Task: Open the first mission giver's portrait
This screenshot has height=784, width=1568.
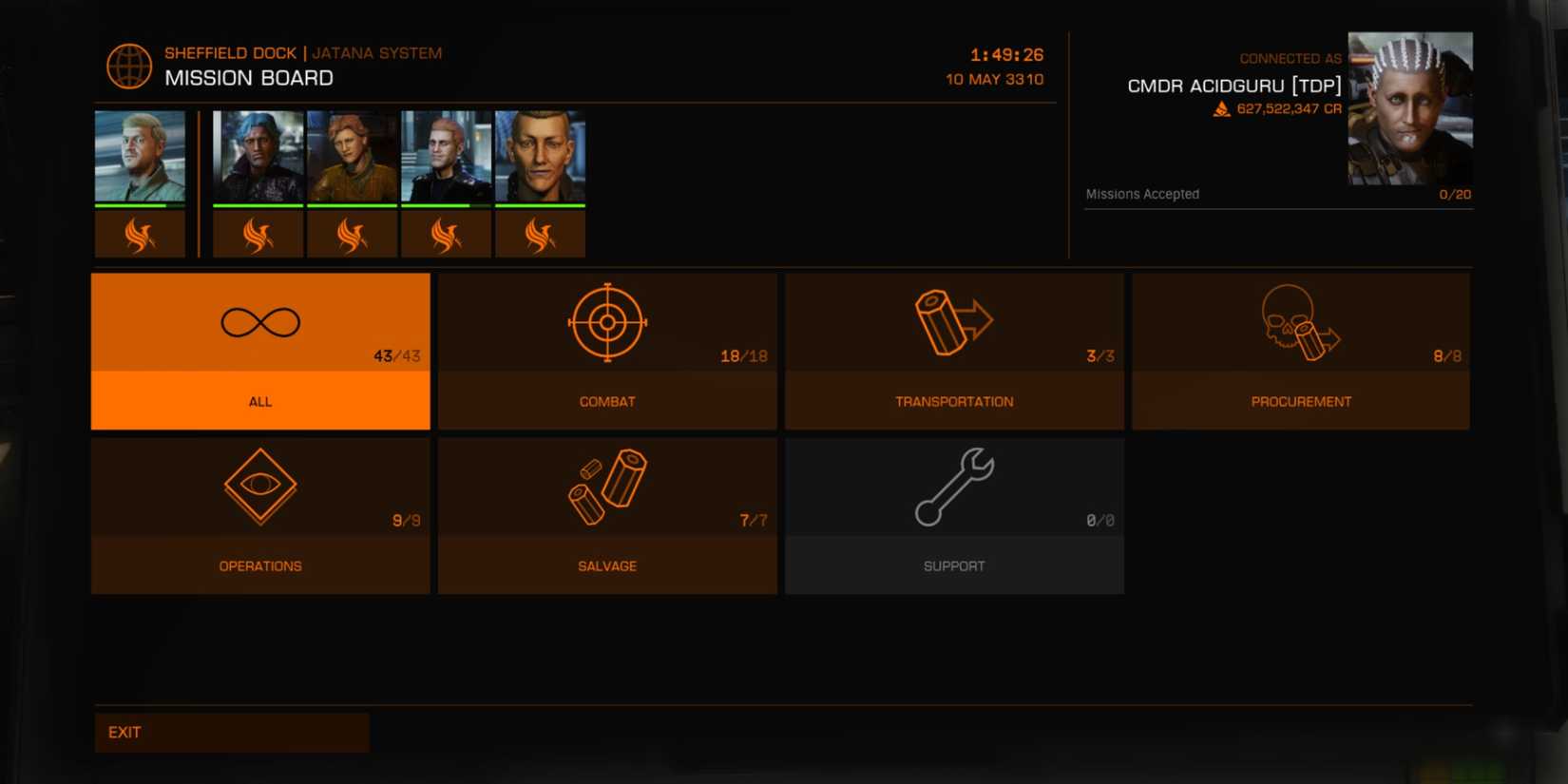Action: point(139,157)
